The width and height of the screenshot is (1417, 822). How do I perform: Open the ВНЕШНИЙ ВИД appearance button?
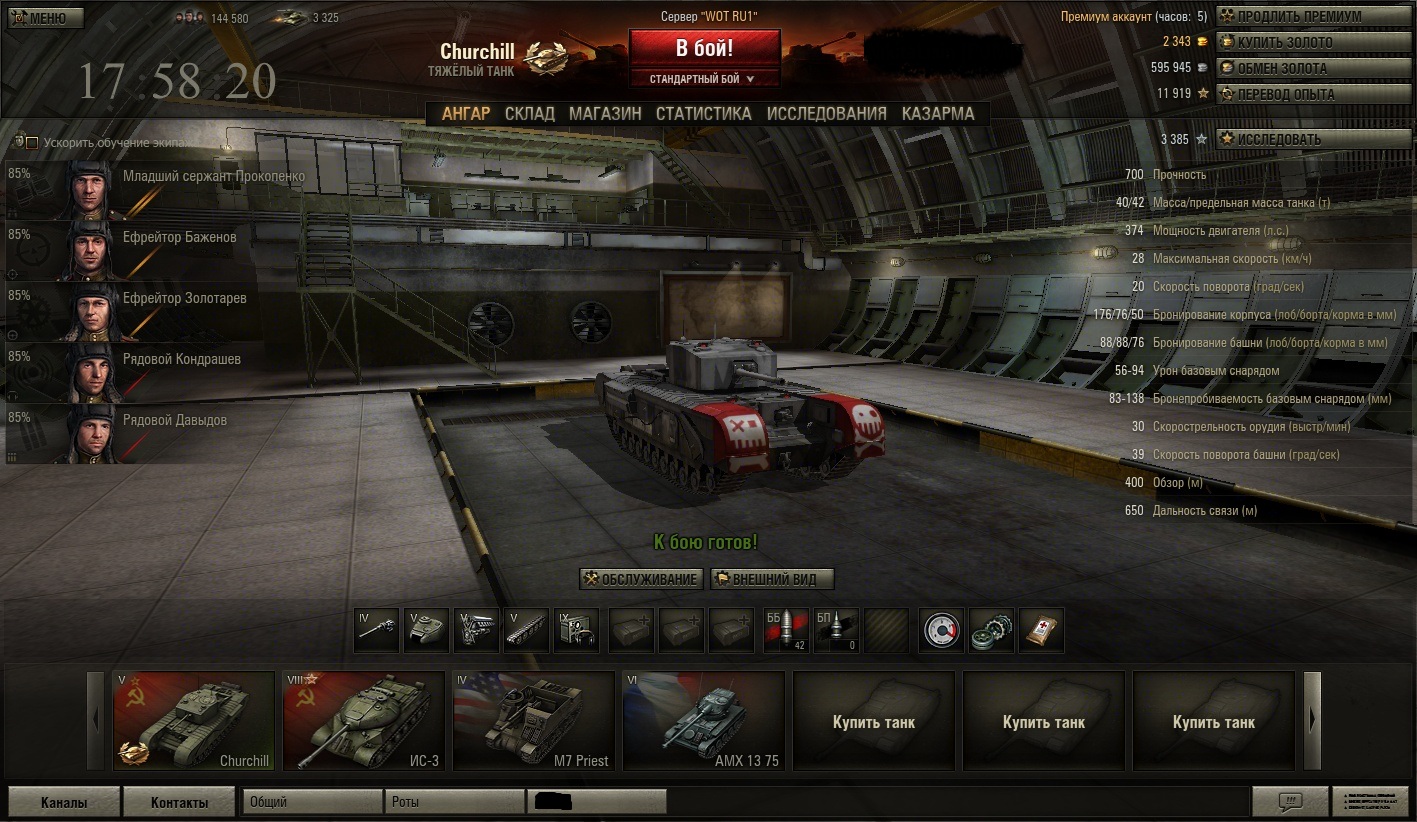[x=772, y=579]
